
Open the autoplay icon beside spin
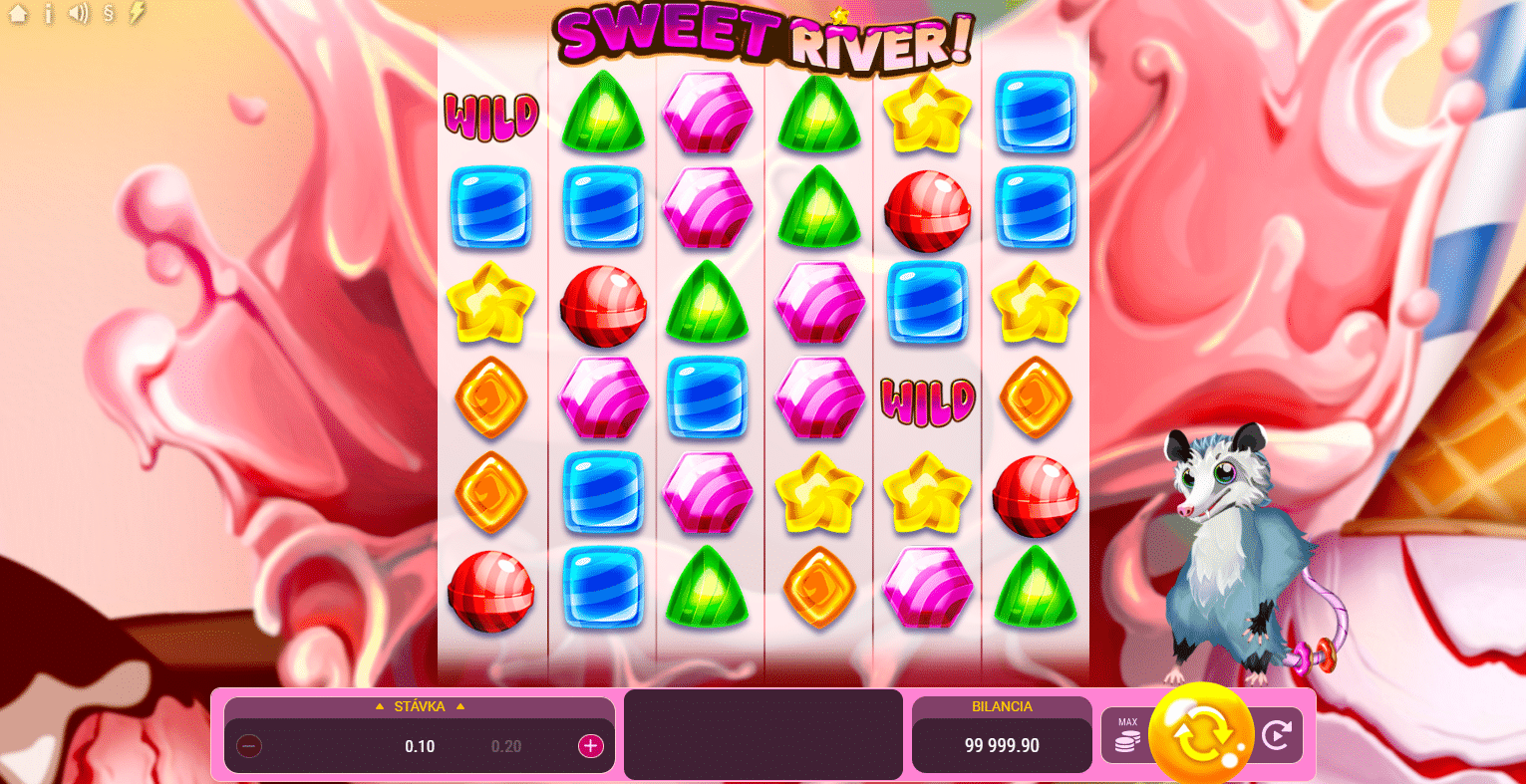pyautogui.click(x=1279, y=734)
